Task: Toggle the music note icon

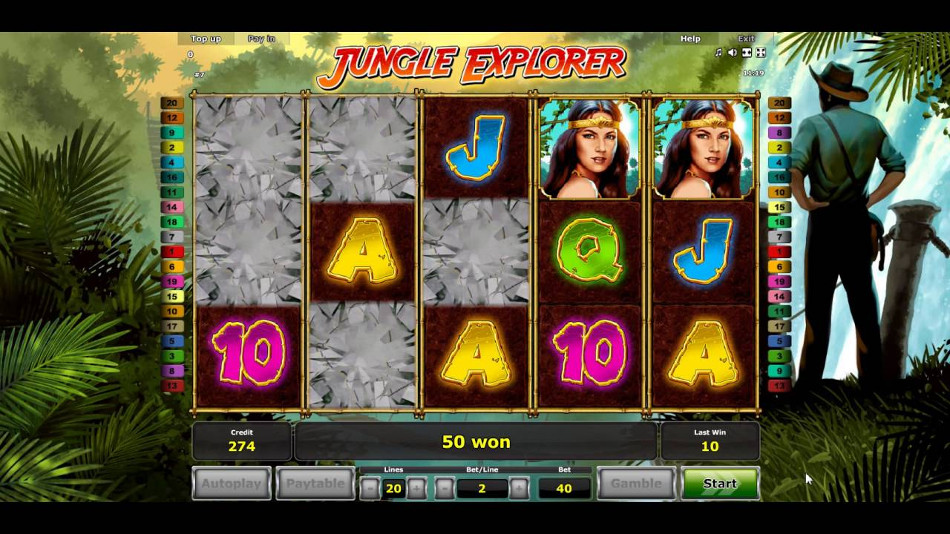Action: [719, 52]
